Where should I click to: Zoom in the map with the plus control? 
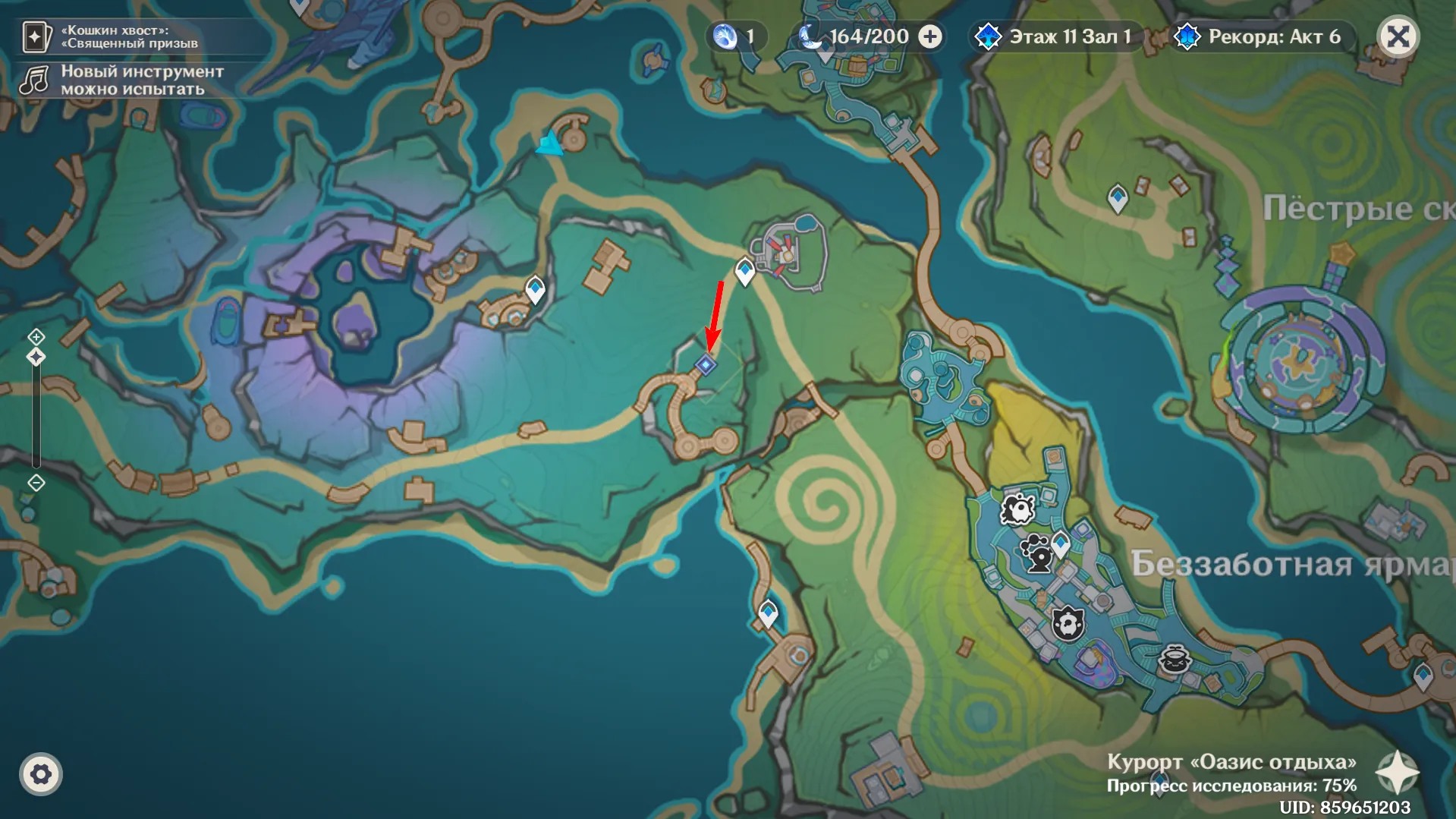36,336
